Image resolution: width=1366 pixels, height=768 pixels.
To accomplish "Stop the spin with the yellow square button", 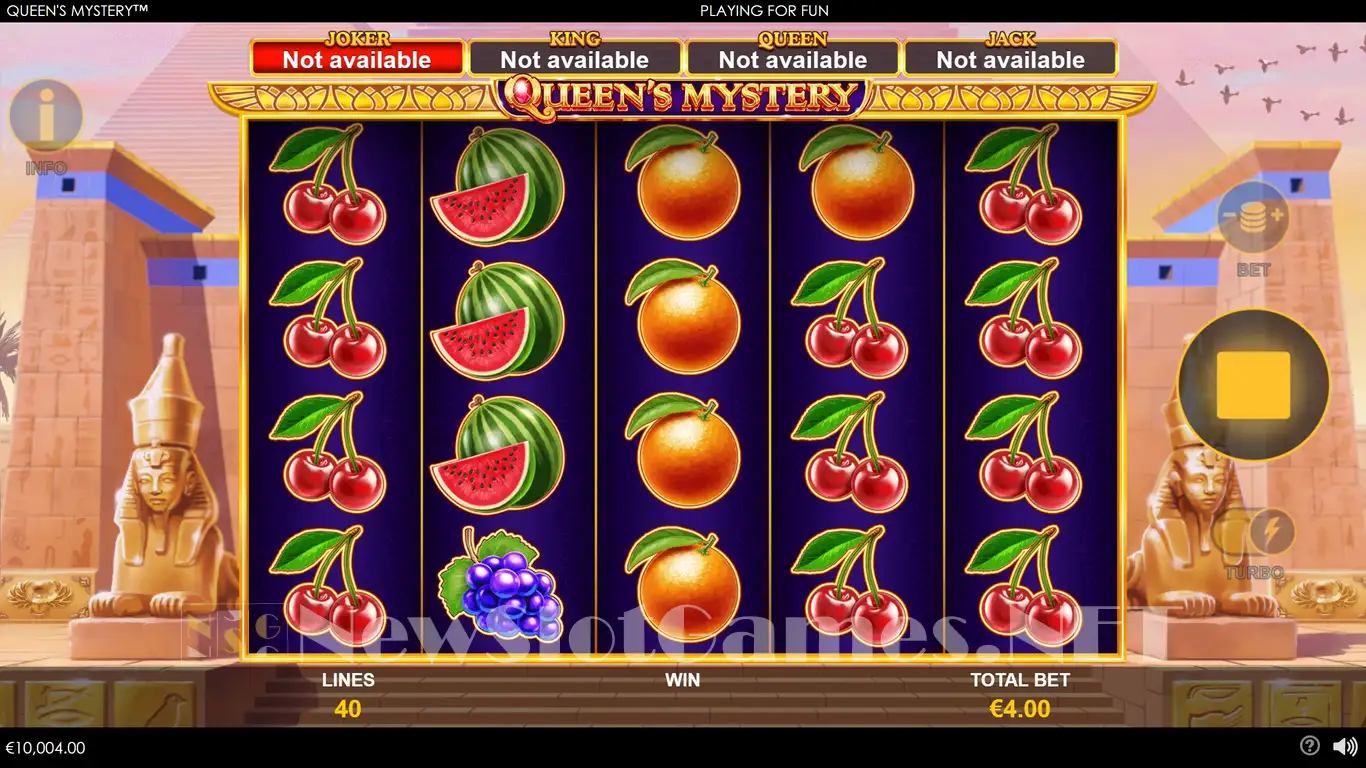I will click(x=1253, y=385).
